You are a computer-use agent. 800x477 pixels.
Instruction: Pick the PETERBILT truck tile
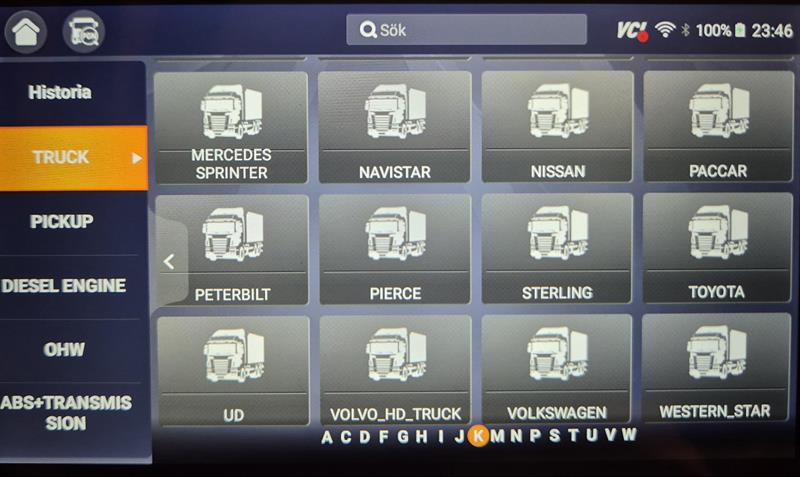click(x=232, y=249)
